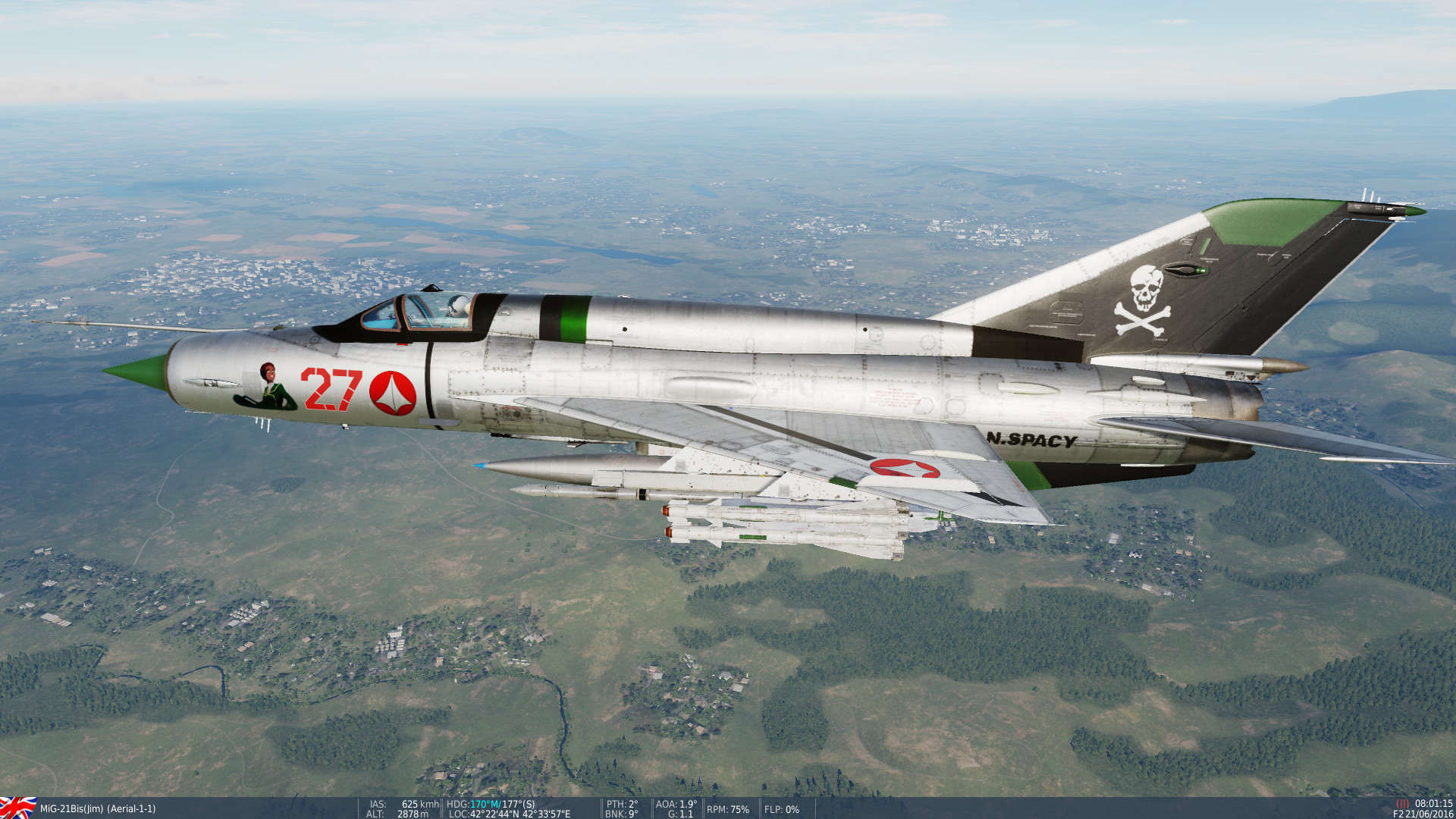Select the HDG heading readout showing 170°M
This screenshot has width=1456, height=819.
coord(476,805)
